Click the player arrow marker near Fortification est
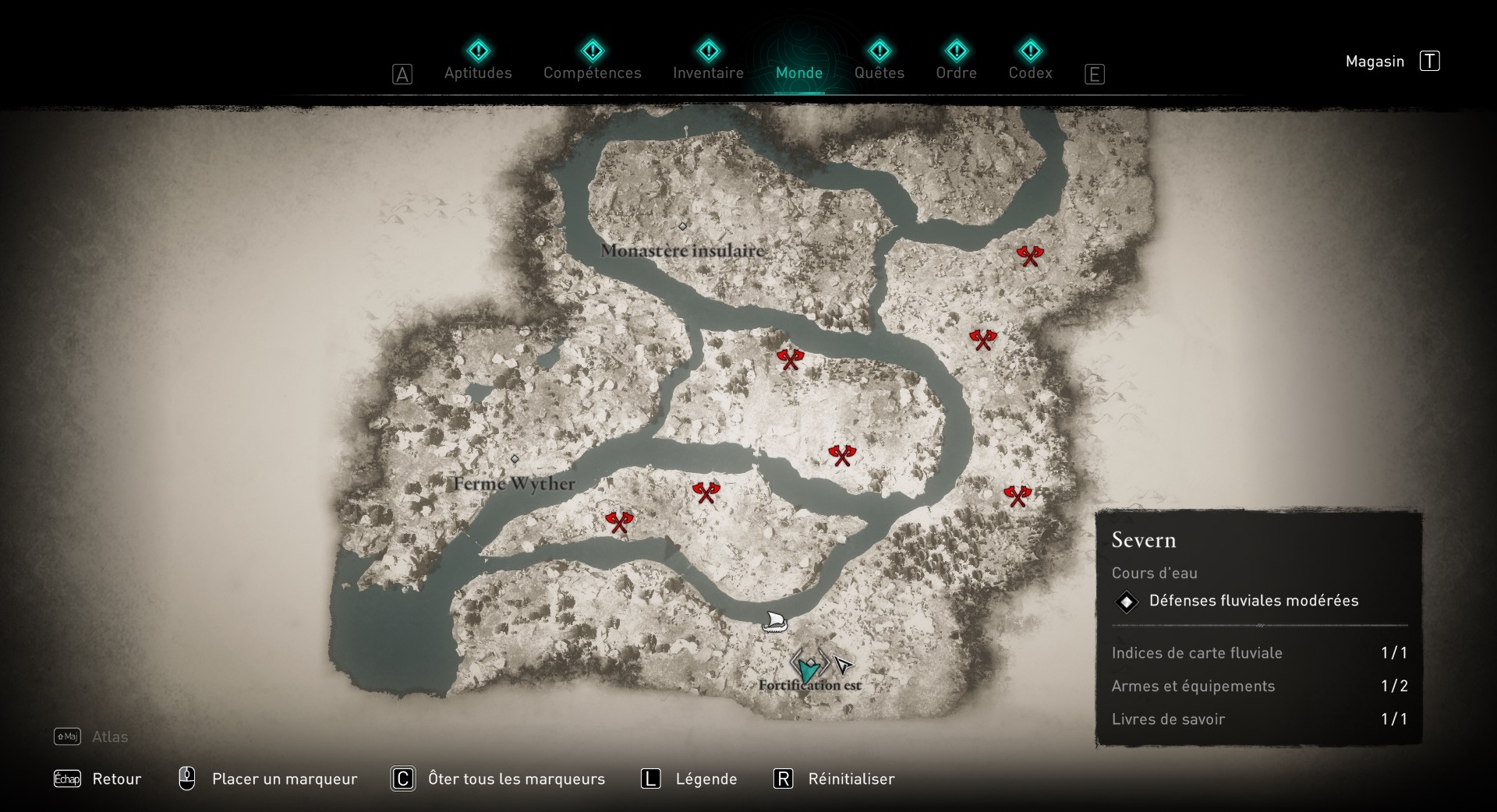1497x812 pixels. (x=842, y=665)
